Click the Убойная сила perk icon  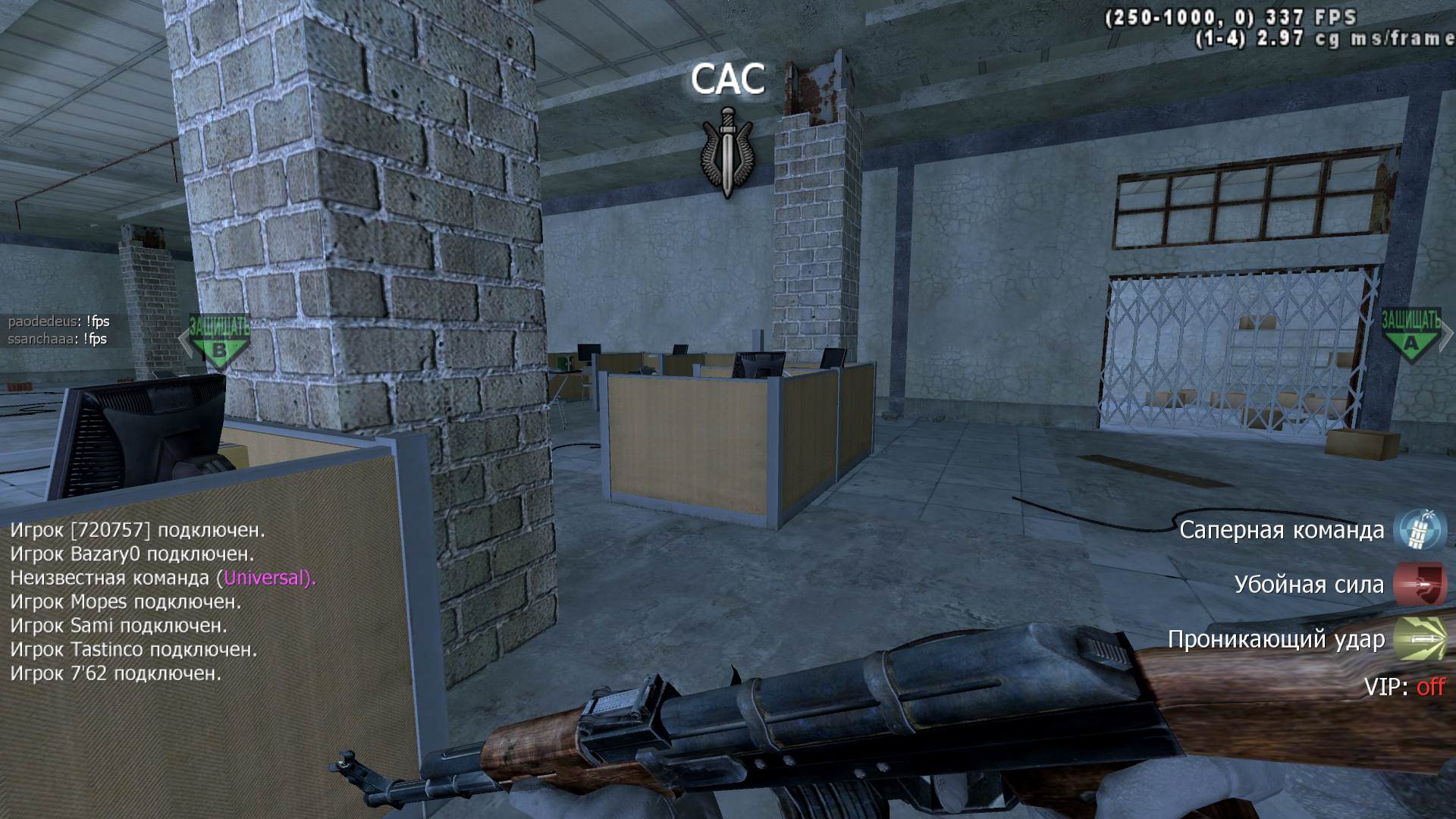(x=1420, y=585)
